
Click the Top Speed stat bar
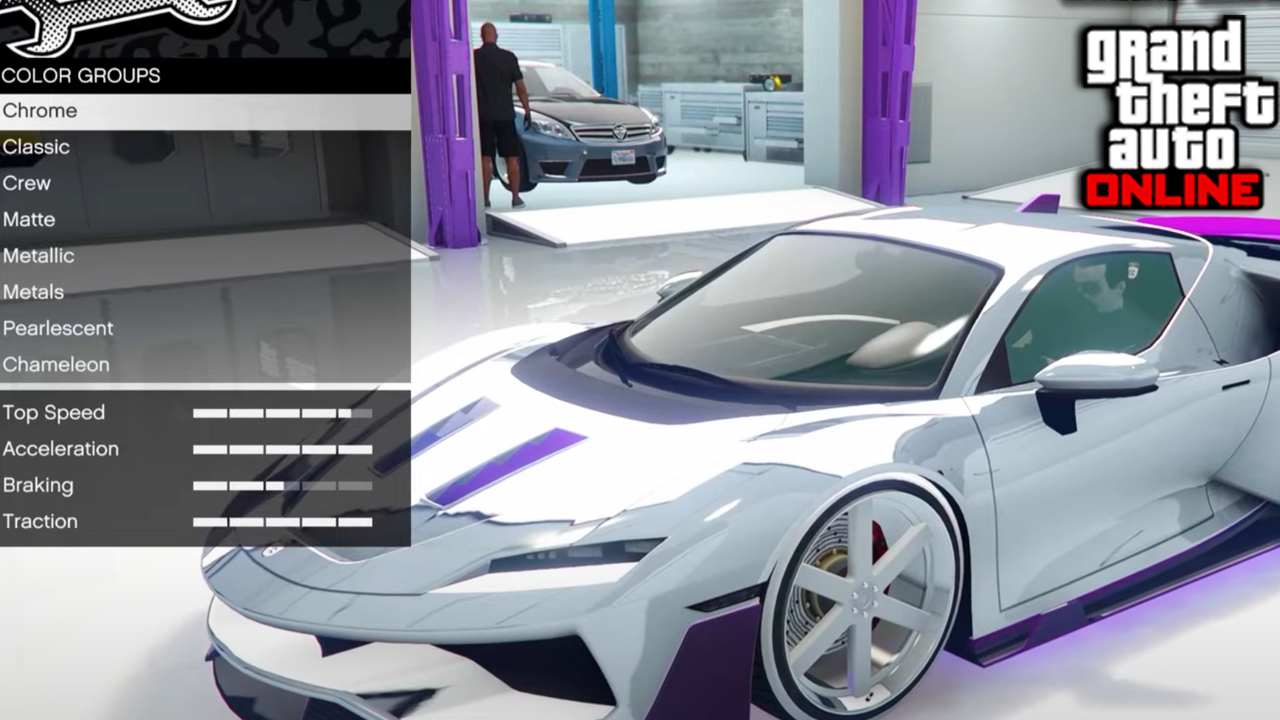point(283,412)
